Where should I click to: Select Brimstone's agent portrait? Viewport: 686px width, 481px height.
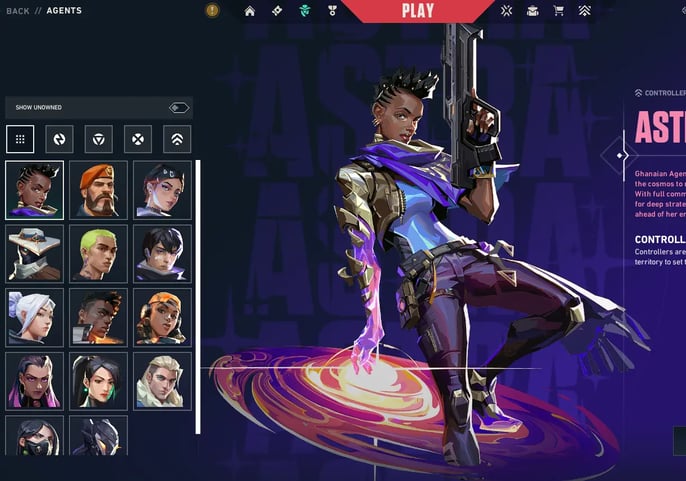[98, 190]
